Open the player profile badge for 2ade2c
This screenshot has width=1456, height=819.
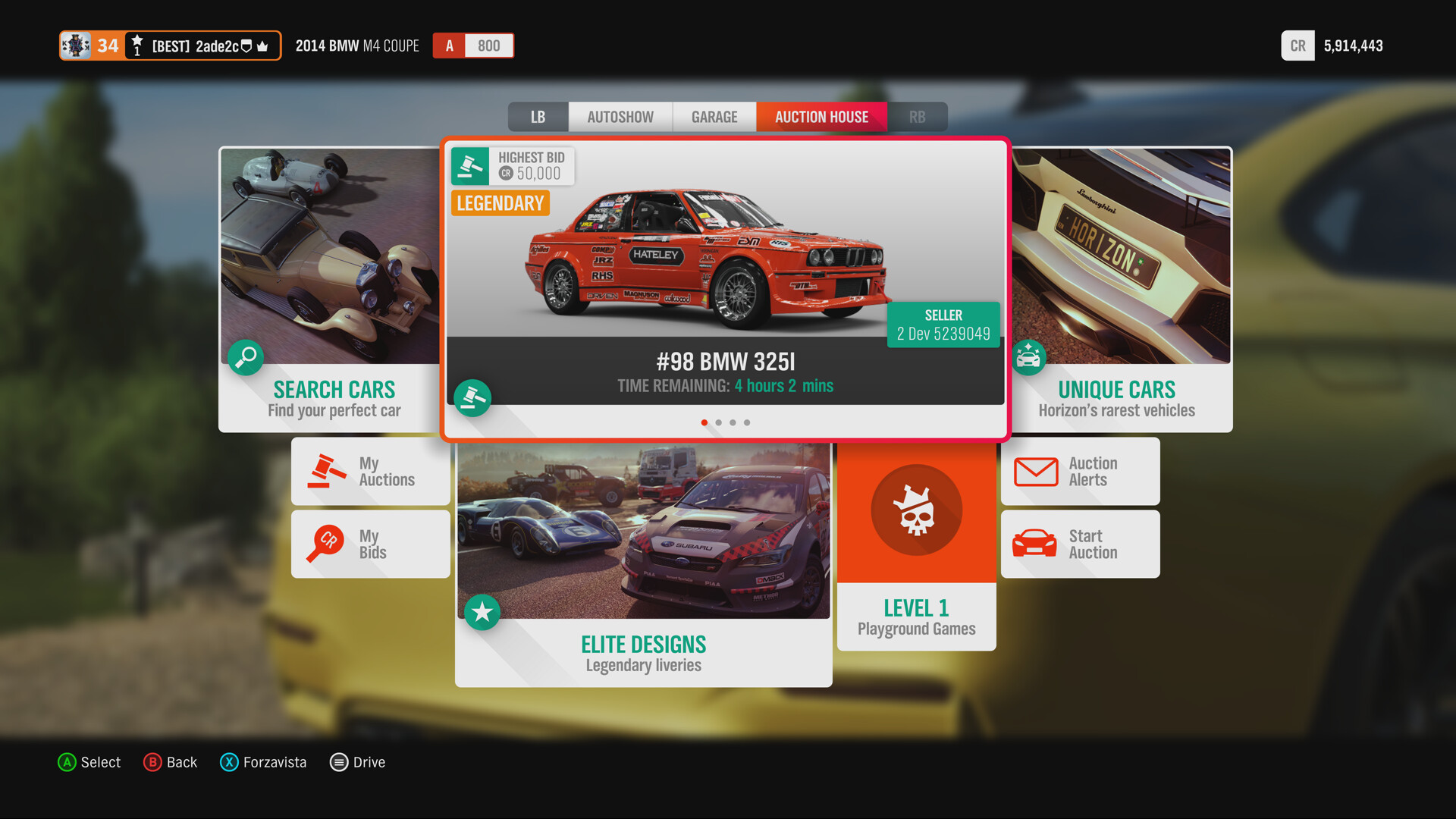[x=171, y=45]
